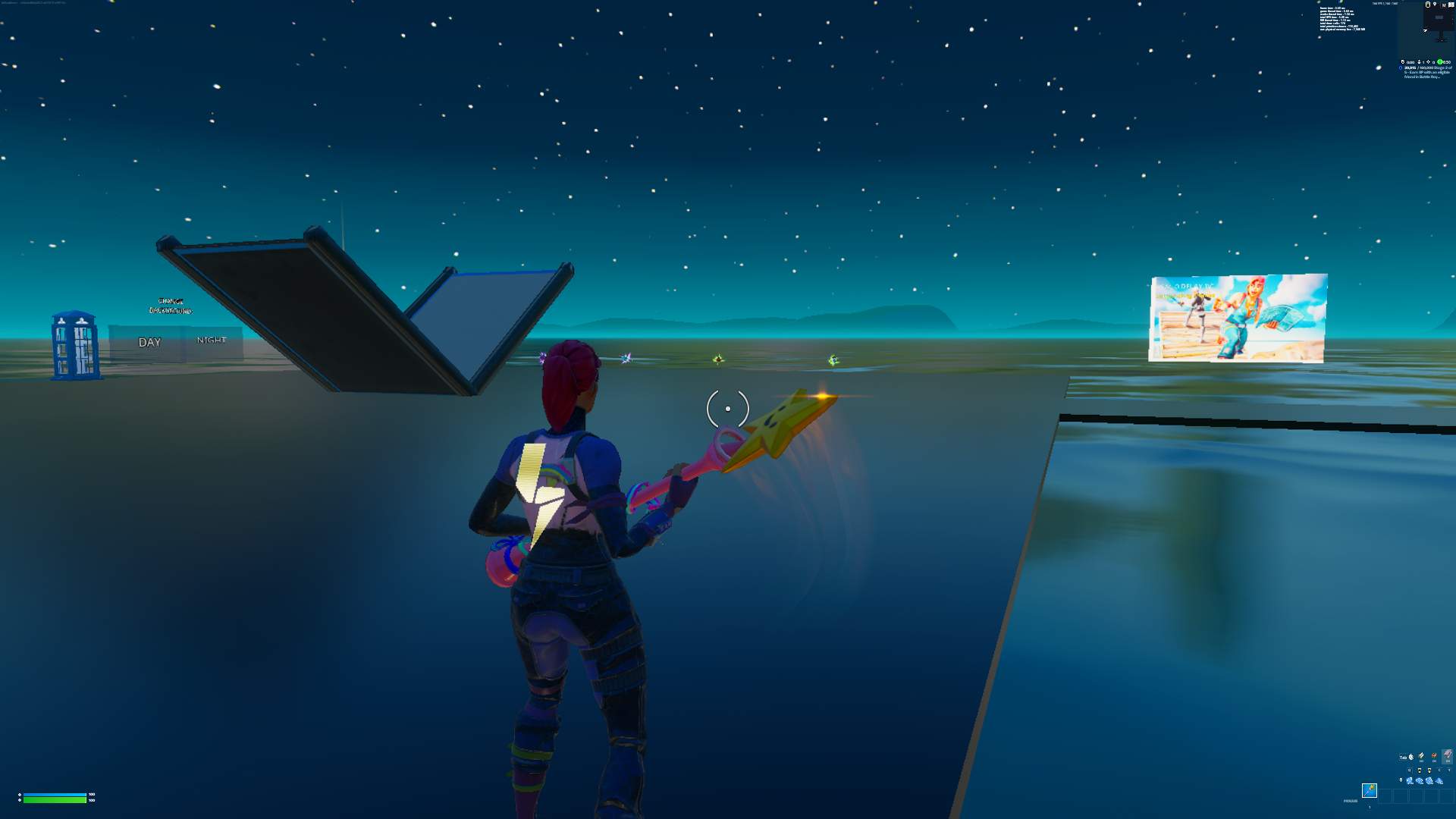Click the quest progress tracker text
The width and height of the screenshot is (1456, 819).
[x=1423, y=70]
